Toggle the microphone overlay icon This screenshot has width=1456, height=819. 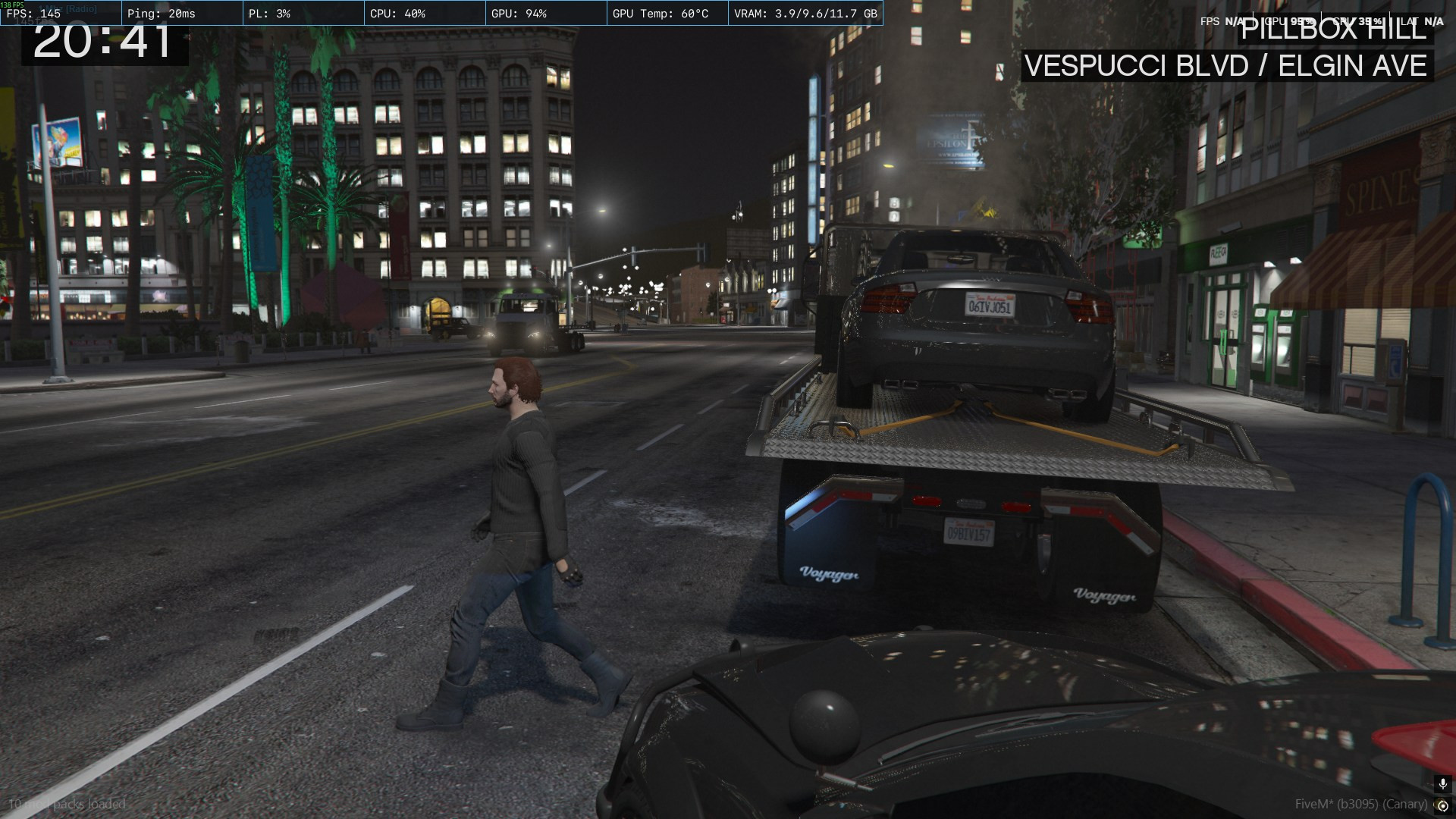(x=1443, y=785)
